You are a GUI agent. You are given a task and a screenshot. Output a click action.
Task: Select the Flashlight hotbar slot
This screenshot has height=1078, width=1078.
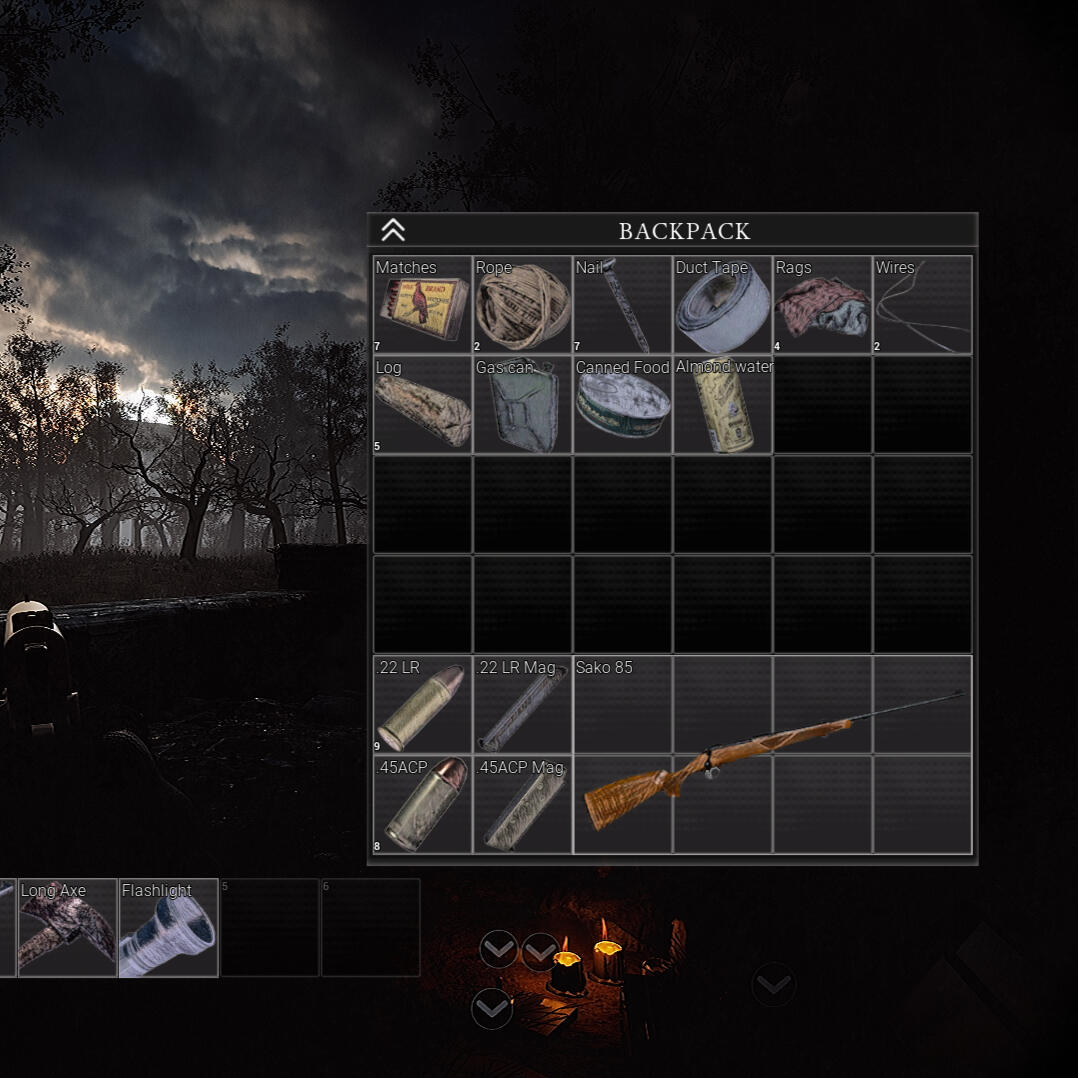coord(168,928)
